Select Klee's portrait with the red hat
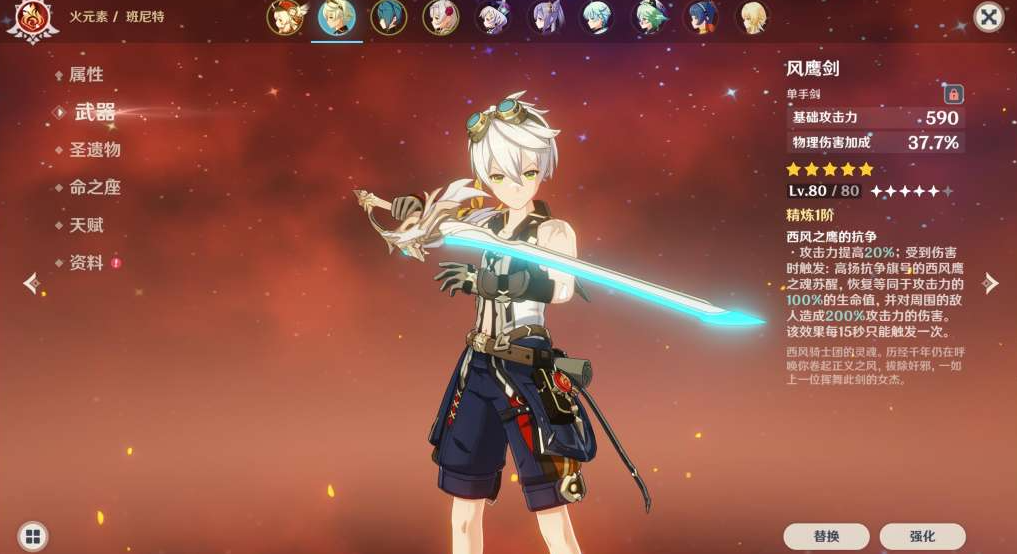 tap(285, 18)
